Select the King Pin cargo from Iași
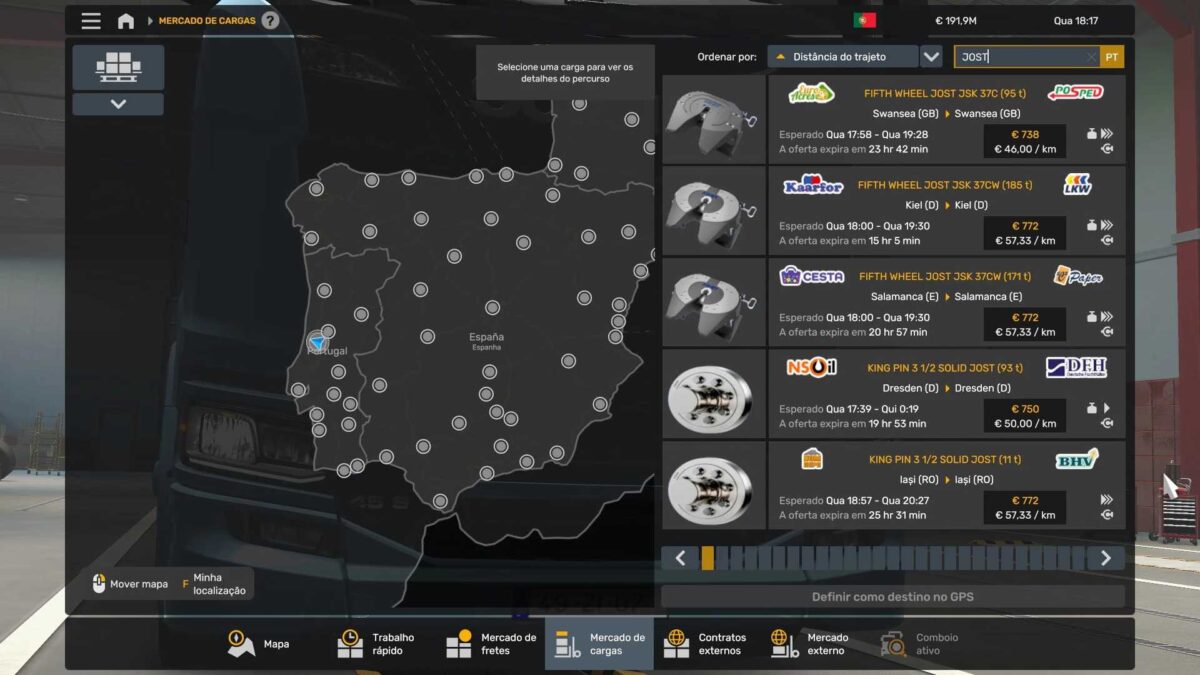This screenshot has height=675, width=1200. coord(945,486)
